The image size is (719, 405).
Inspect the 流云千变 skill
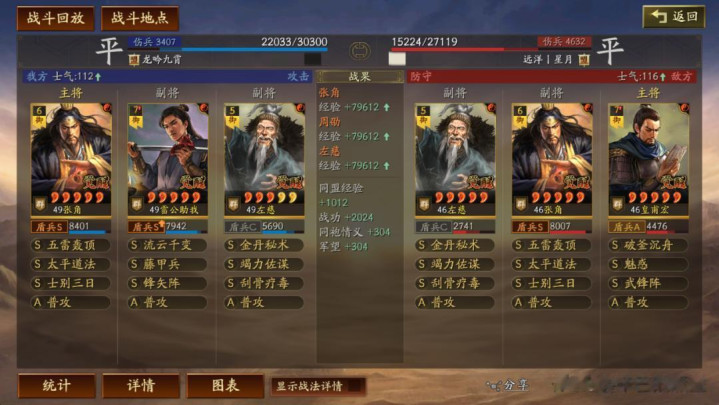tap(167, 245)
